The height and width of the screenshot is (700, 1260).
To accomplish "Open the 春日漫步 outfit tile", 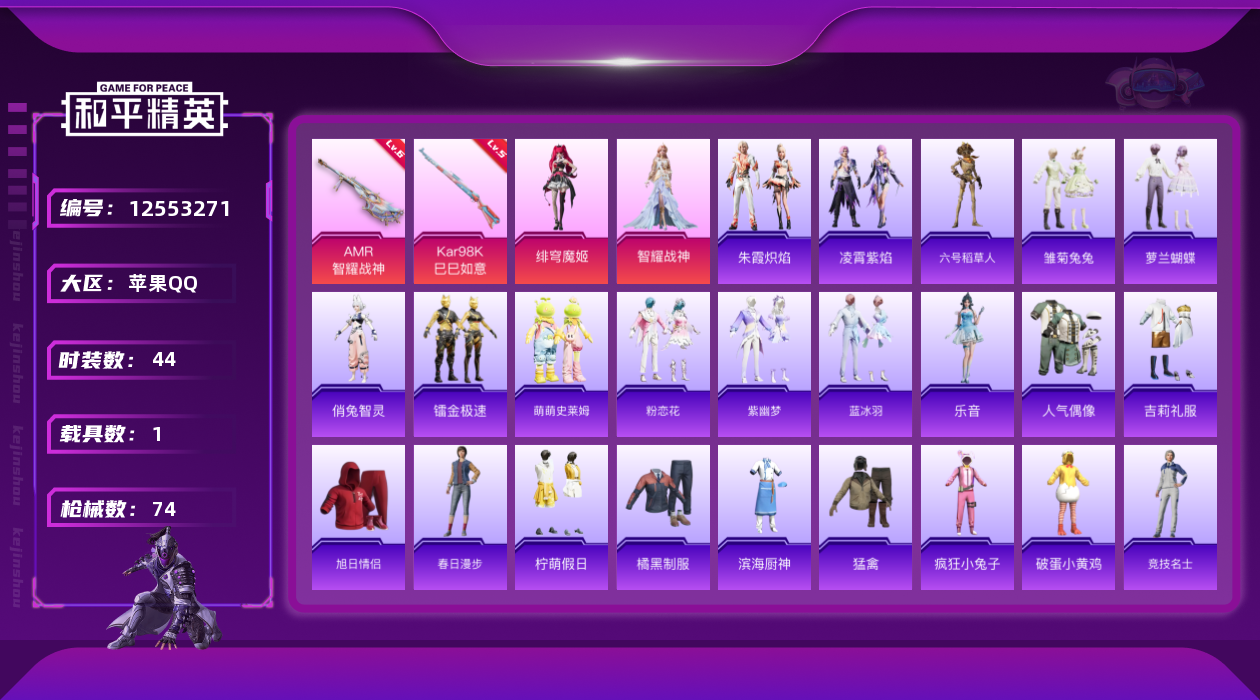I will click(460, 516).
